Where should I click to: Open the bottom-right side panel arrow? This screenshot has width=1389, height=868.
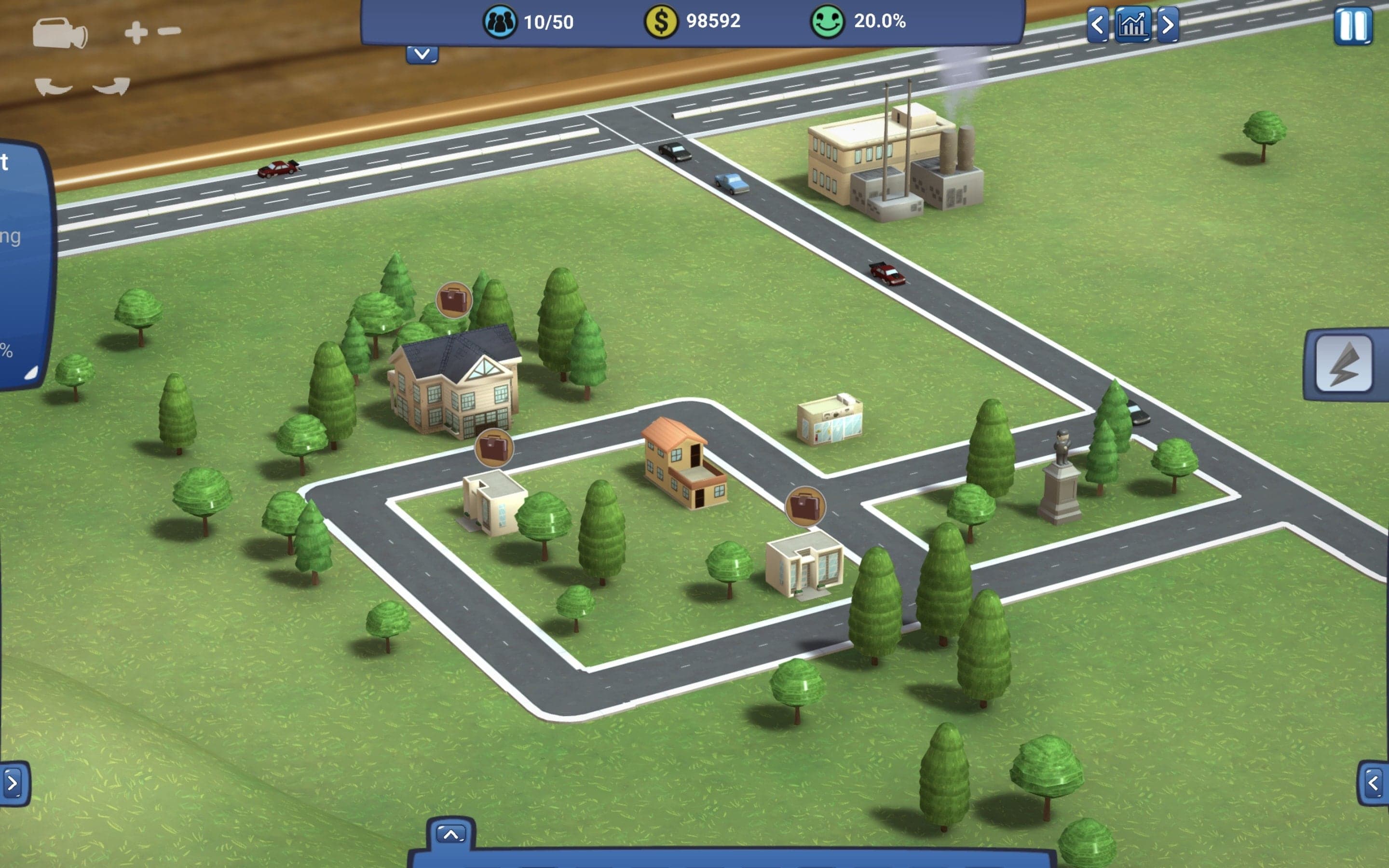(1373, 783)
